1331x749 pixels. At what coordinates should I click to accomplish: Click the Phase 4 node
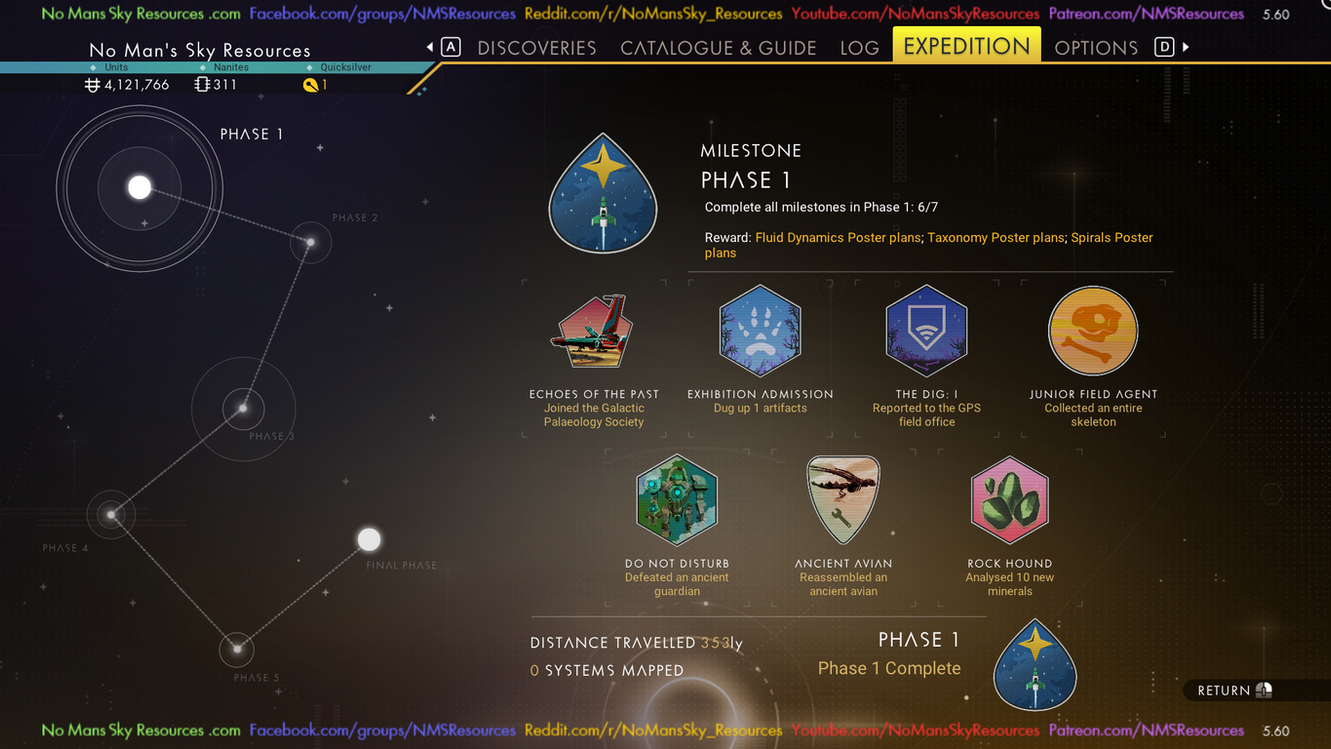111,515
